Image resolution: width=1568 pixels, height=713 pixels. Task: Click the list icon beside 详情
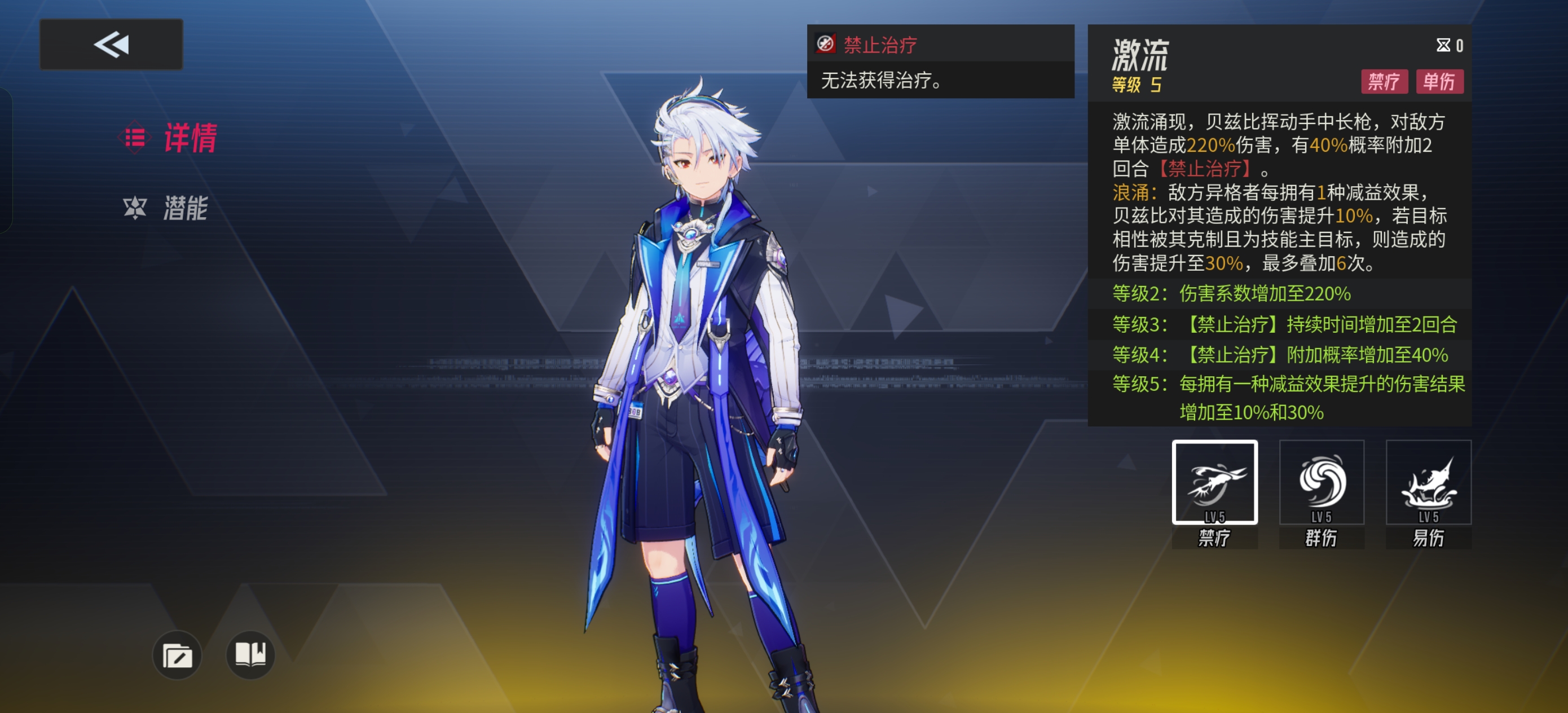tap(136, 138)
